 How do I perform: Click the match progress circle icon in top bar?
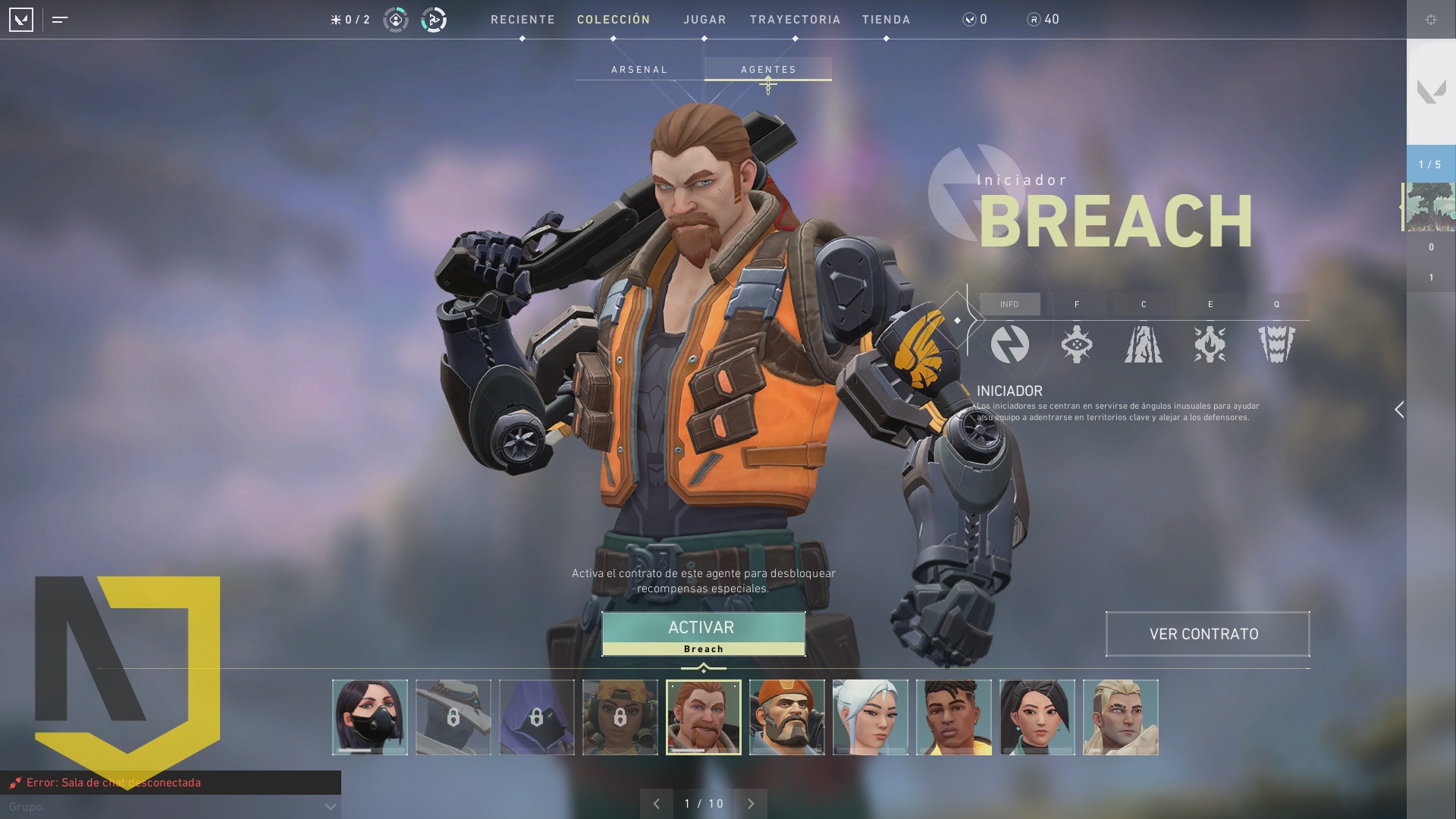pyautogui.click(x=431, y=20)
